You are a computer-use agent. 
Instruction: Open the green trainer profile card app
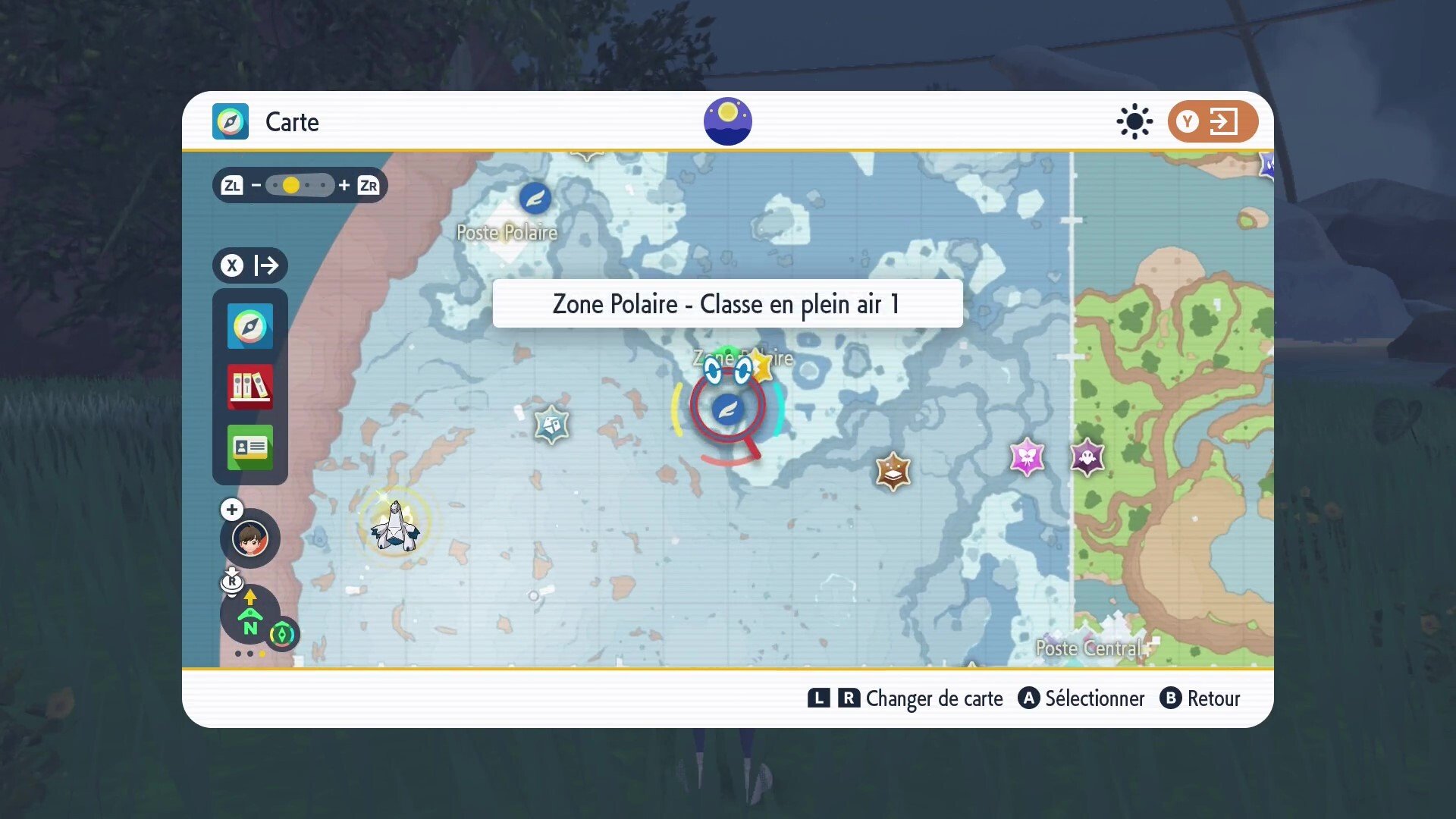(249, 447)
